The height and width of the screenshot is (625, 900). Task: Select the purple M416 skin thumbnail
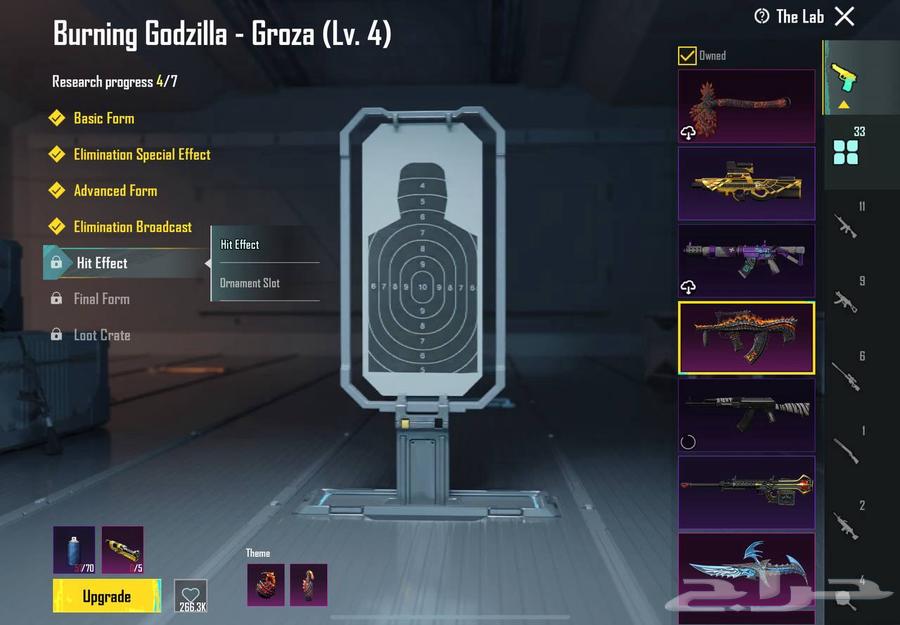[x=746, y=260]
